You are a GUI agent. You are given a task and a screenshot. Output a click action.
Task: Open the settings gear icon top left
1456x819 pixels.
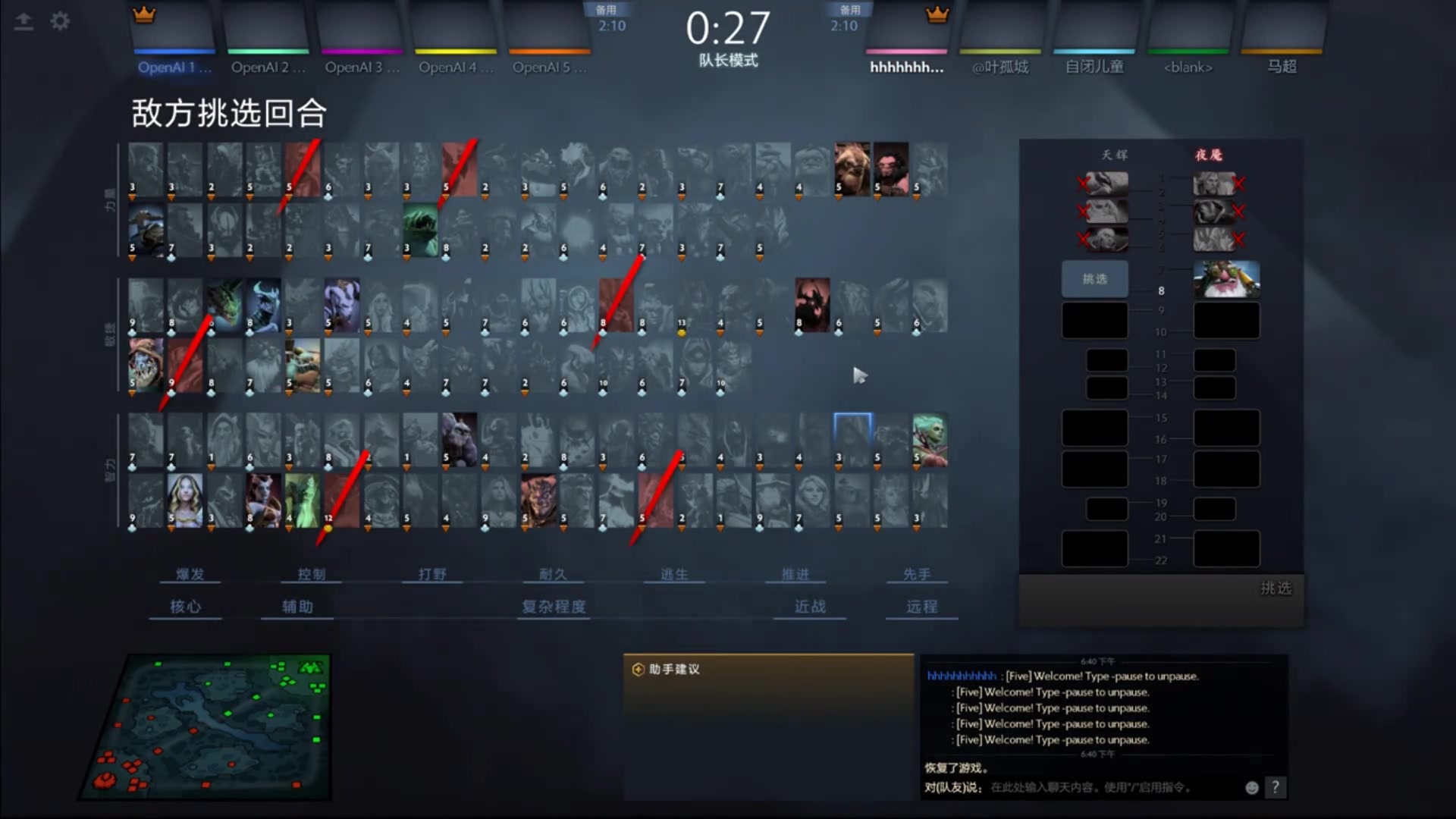[60, 21]
